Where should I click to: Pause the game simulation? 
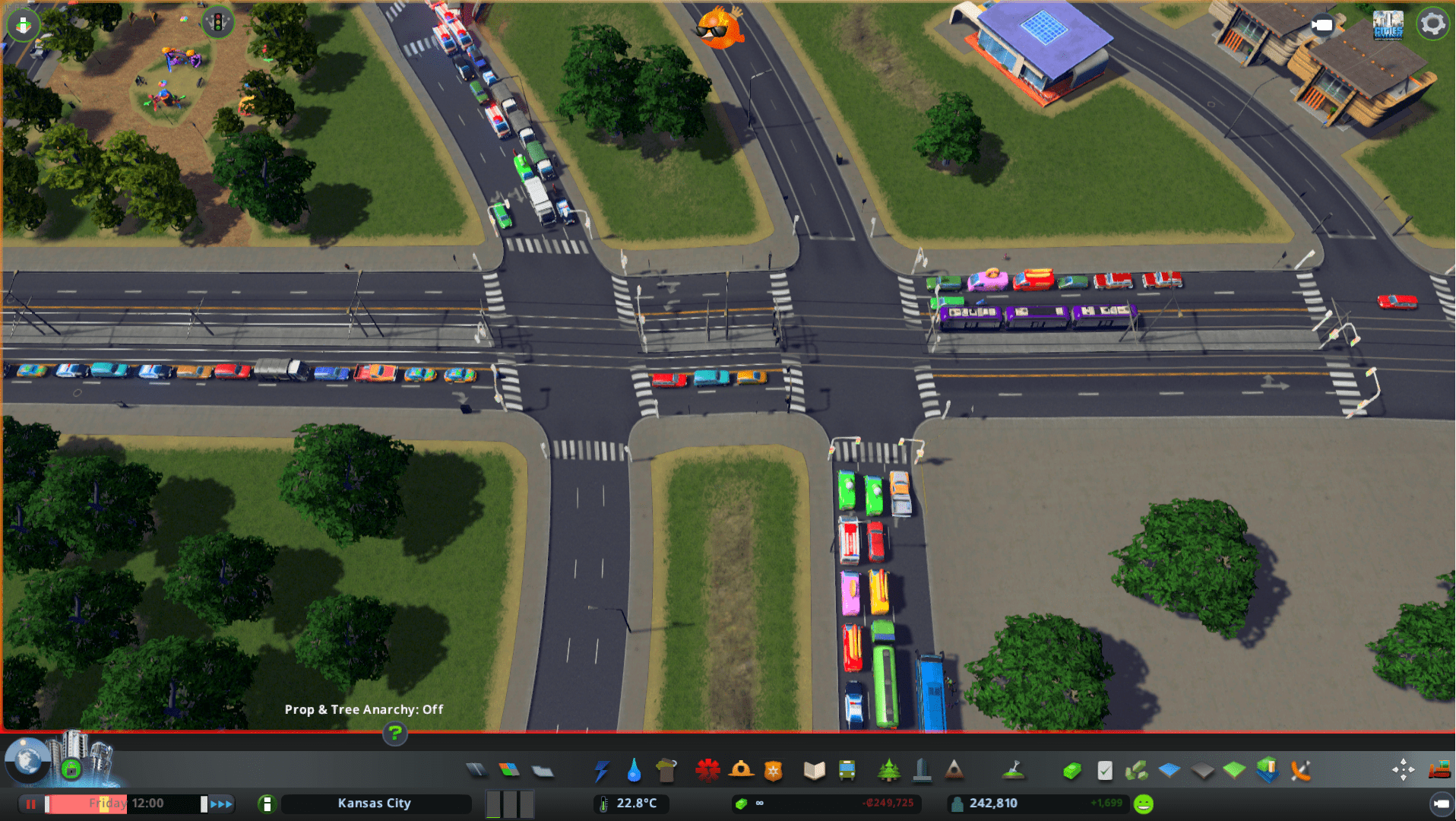[x=30, y=803]
